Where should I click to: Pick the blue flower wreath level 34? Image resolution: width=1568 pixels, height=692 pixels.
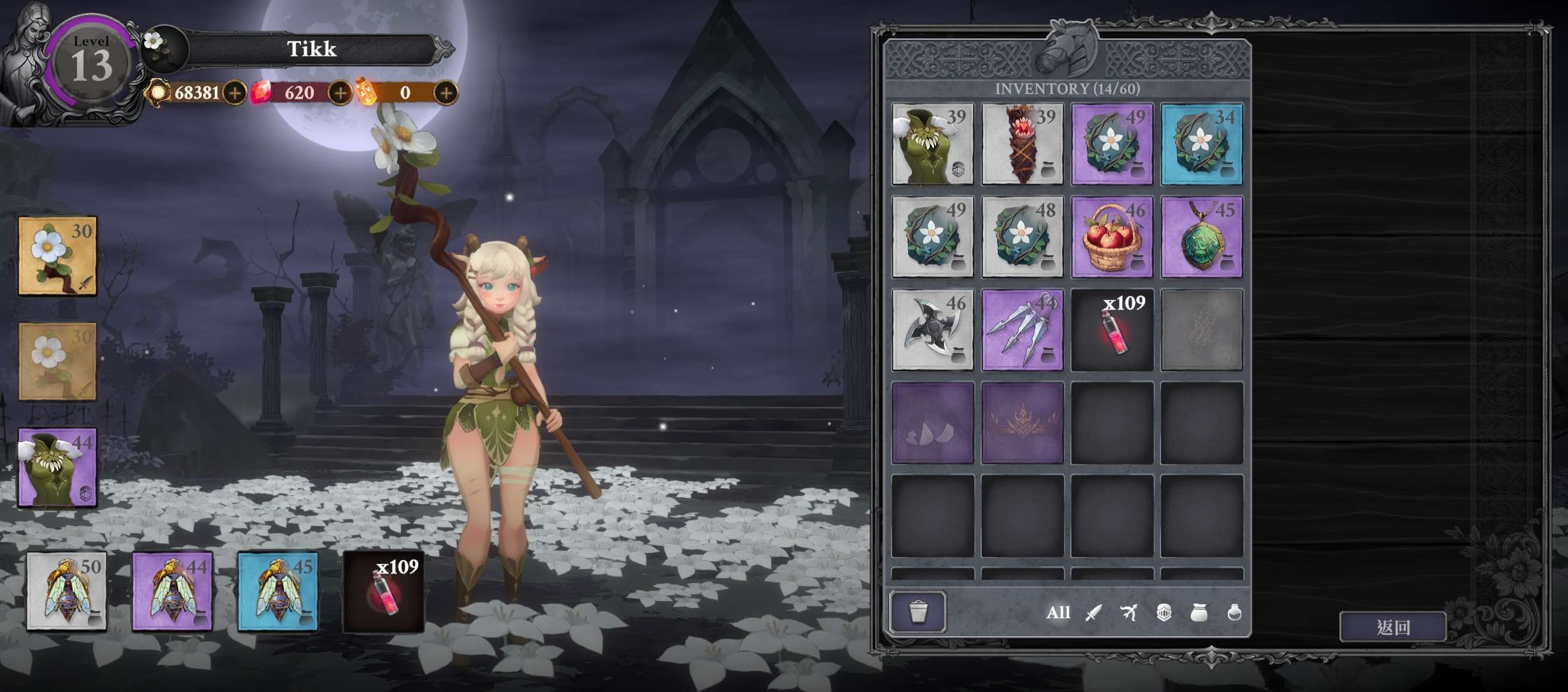1202,144
